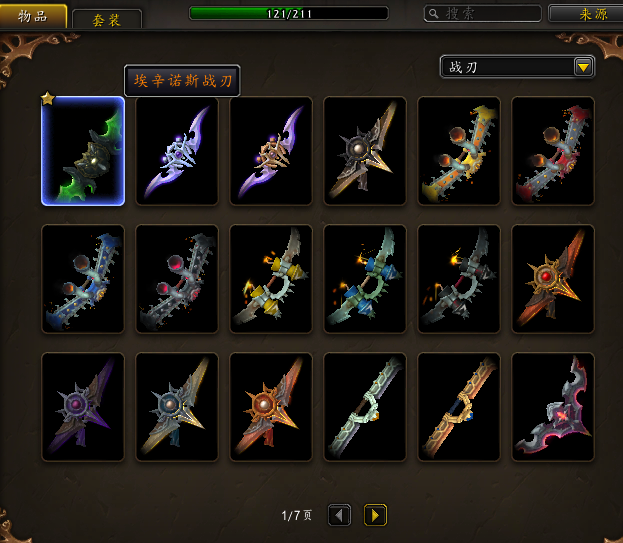Image resolution: width=623 pixels, height=543 pixels.
Task: Choose the dark crimson warglaive with pink cross
Action: pyautogui.click(x=553, y=407)
